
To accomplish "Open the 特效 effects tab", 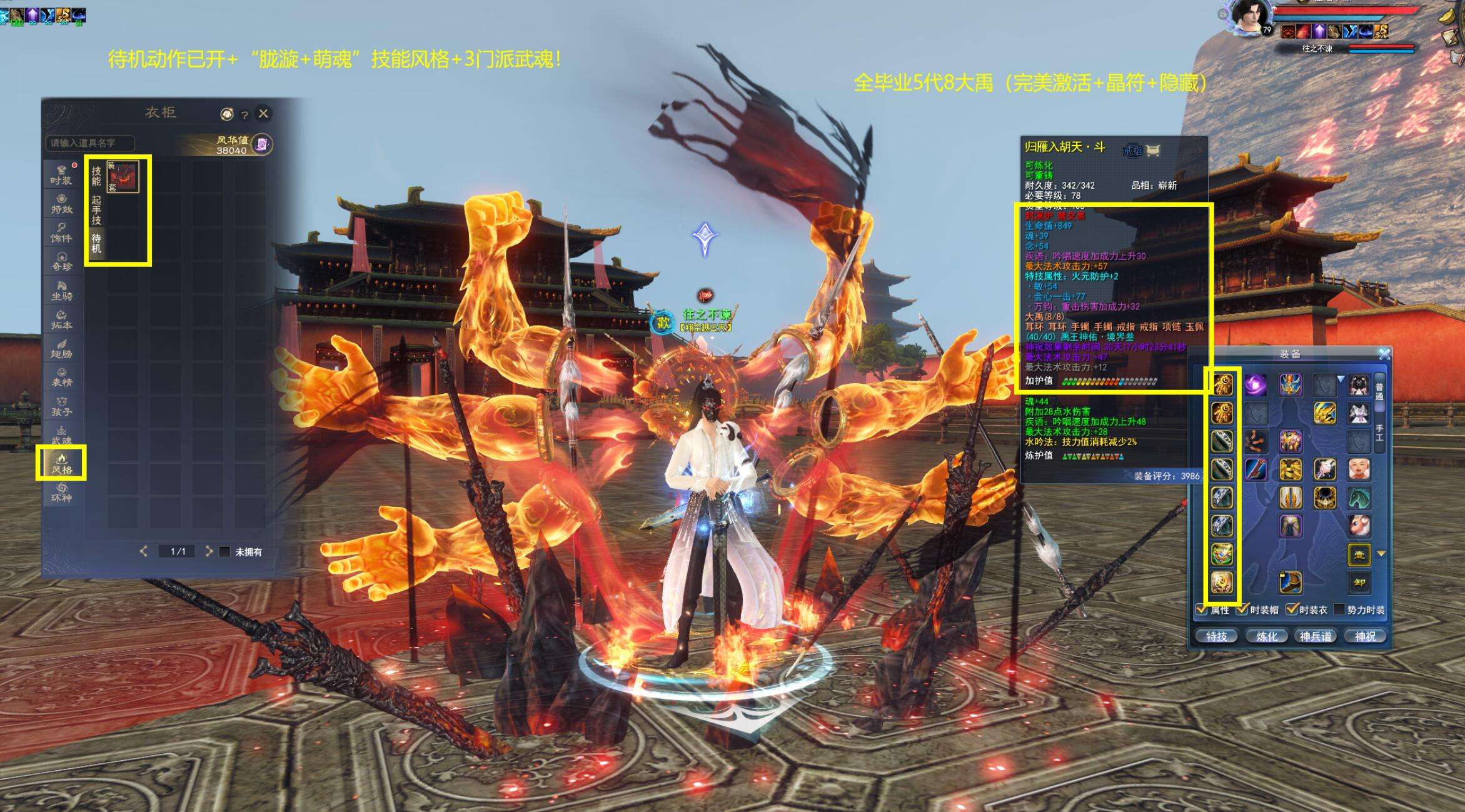I will [x=61, y=204].
